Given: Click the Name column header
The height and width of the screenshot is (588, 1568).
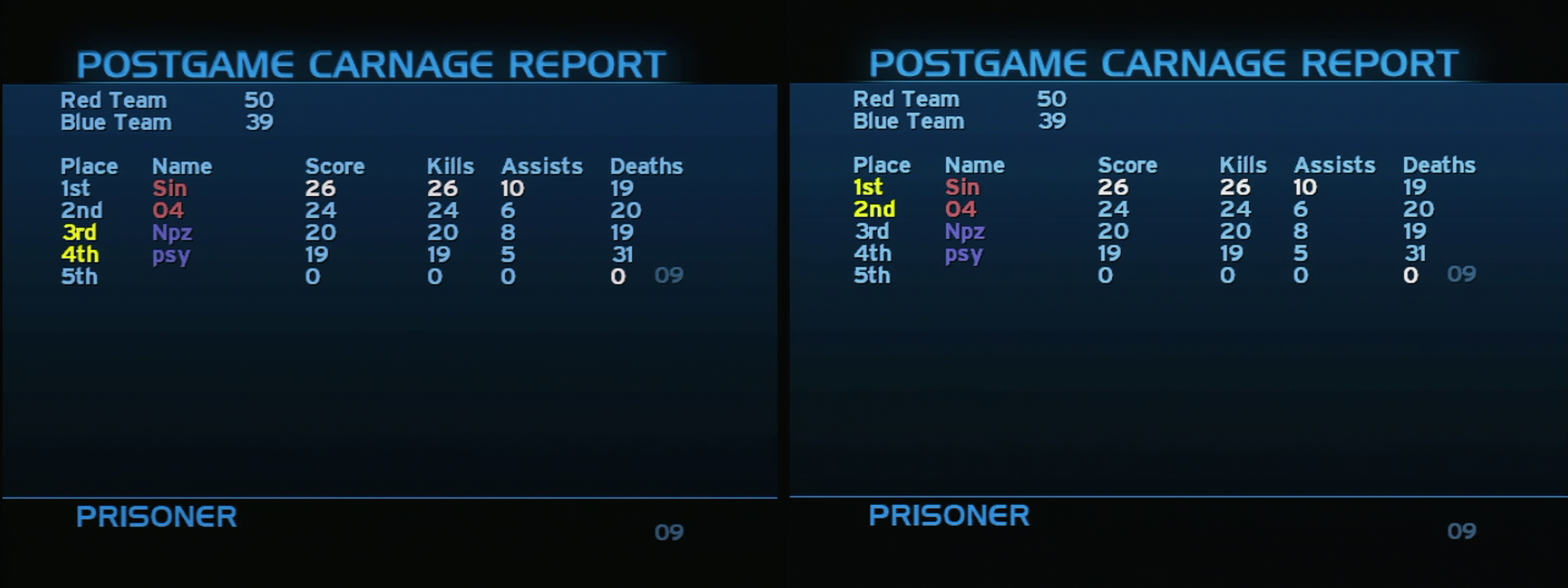Looking at the screenshot, I should click(183, 166).
